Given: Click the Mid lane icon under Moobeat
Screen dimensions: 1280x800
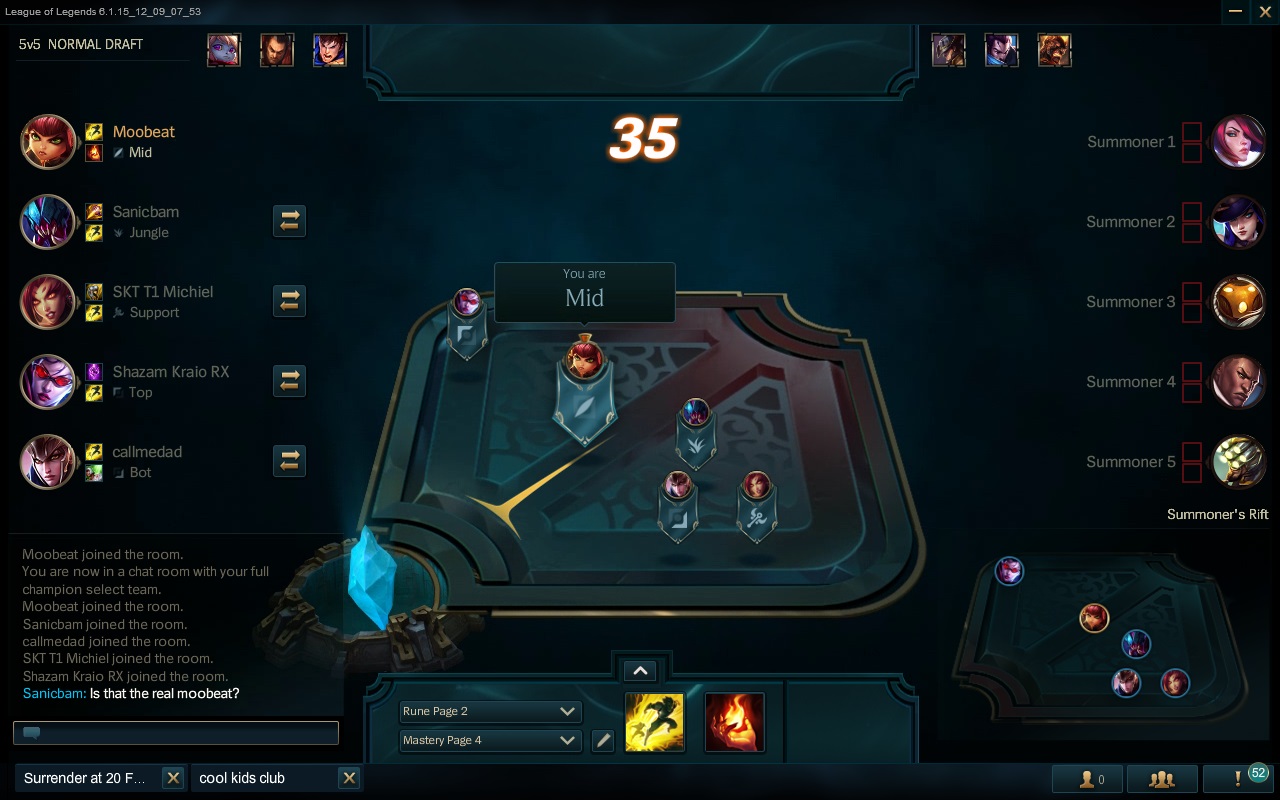Looking at the screenshot, I should 119,152.
